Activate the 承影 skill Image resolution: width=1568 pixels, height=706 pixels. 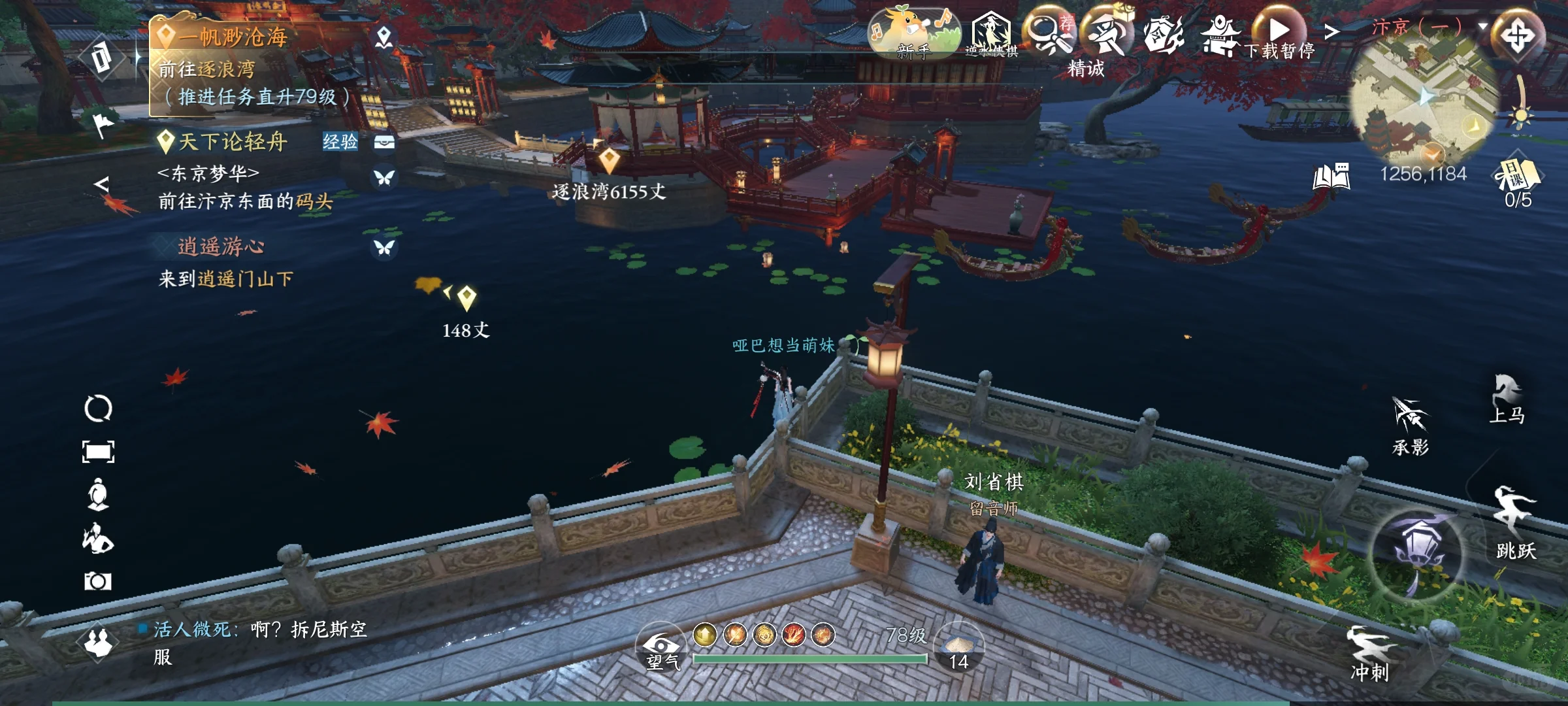coord(1411,425)
